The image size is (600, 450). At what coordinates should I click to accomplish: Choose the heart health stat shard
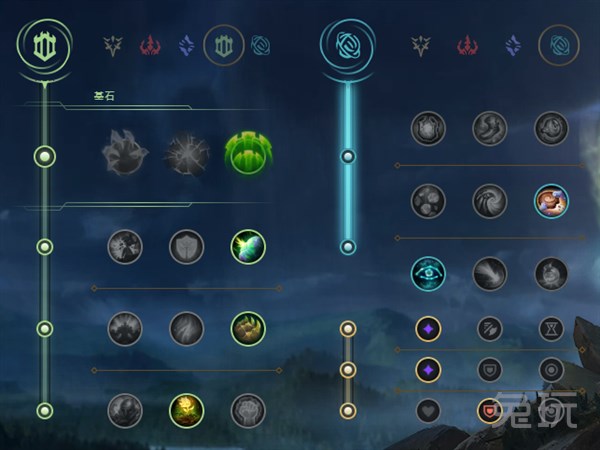coord(429,409)
